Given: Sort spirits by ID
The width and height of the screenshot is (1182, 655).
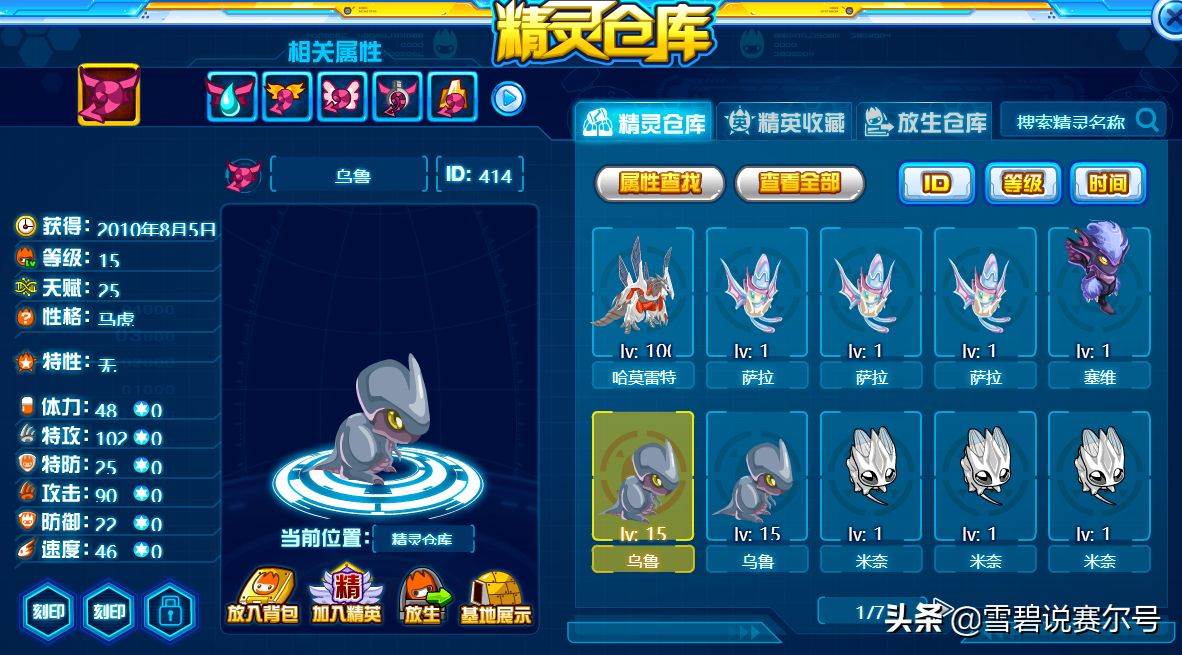Looking at the screenshot, I should (x=936, y=183).
